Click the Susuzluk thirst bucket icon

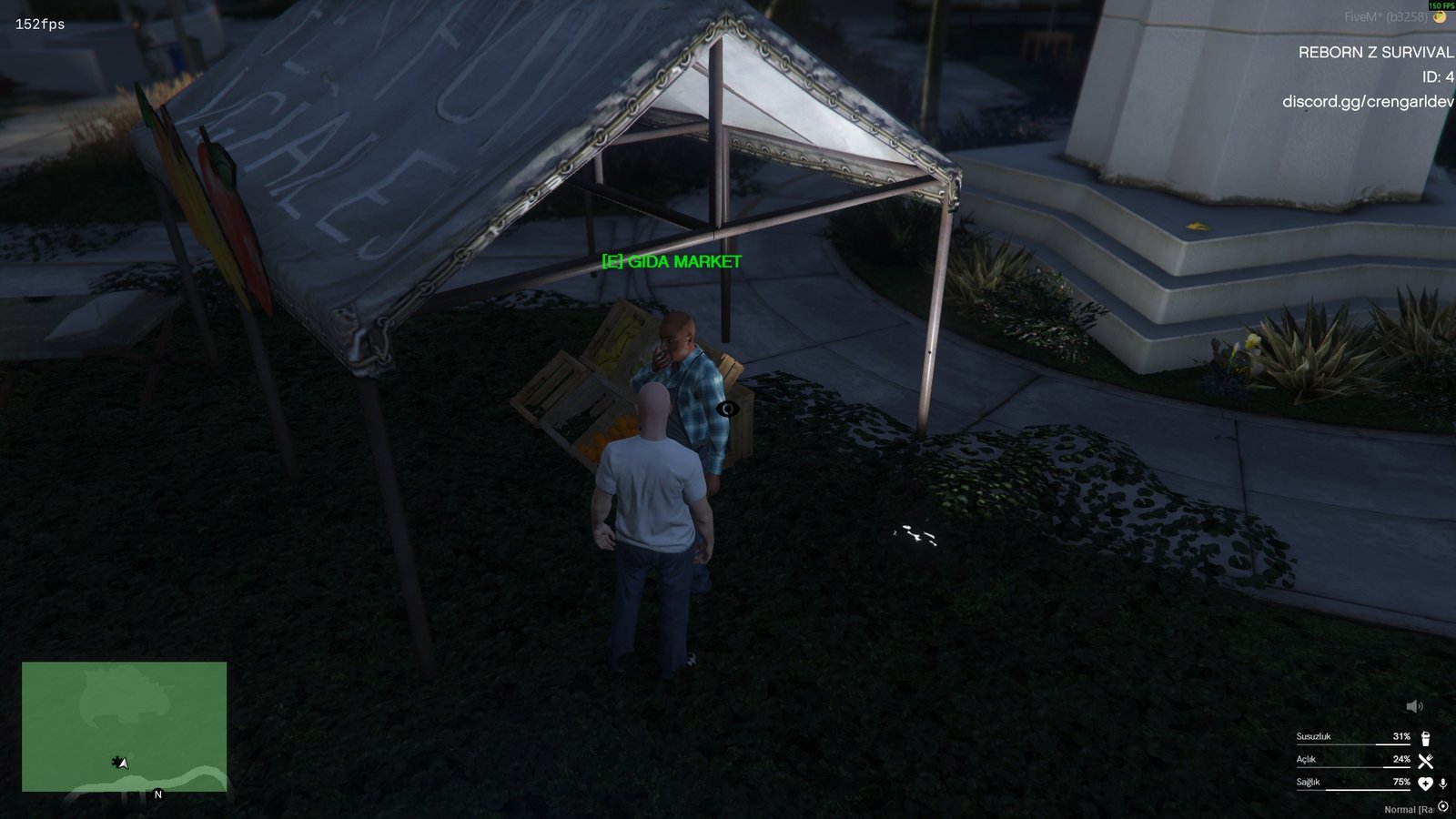click(x=1425, y=740)
